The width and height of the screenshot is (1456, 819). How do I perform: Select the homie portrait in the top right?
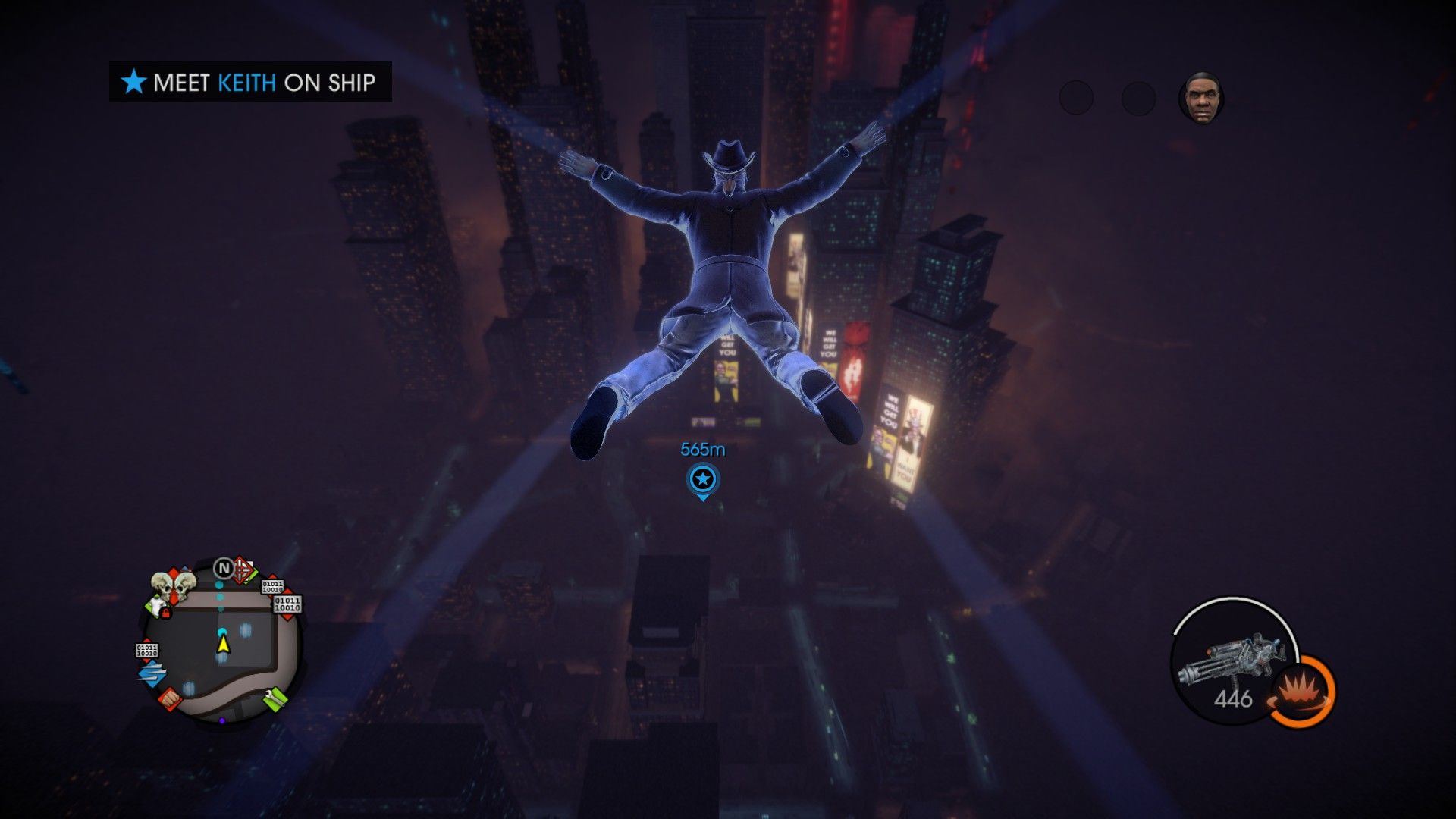(x=1201, y=98)
